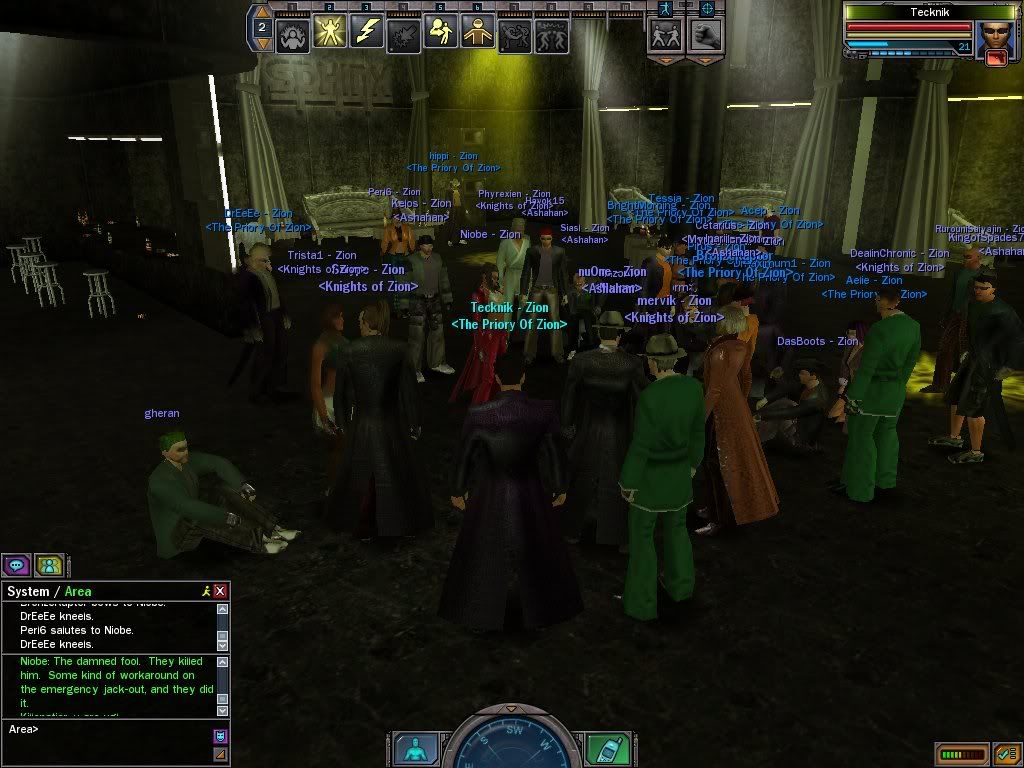Activate the arms-outstretched figure ability in slot 6
Image resolution: width=1024 pixels, height=768 pixels.
coord(478,33)
